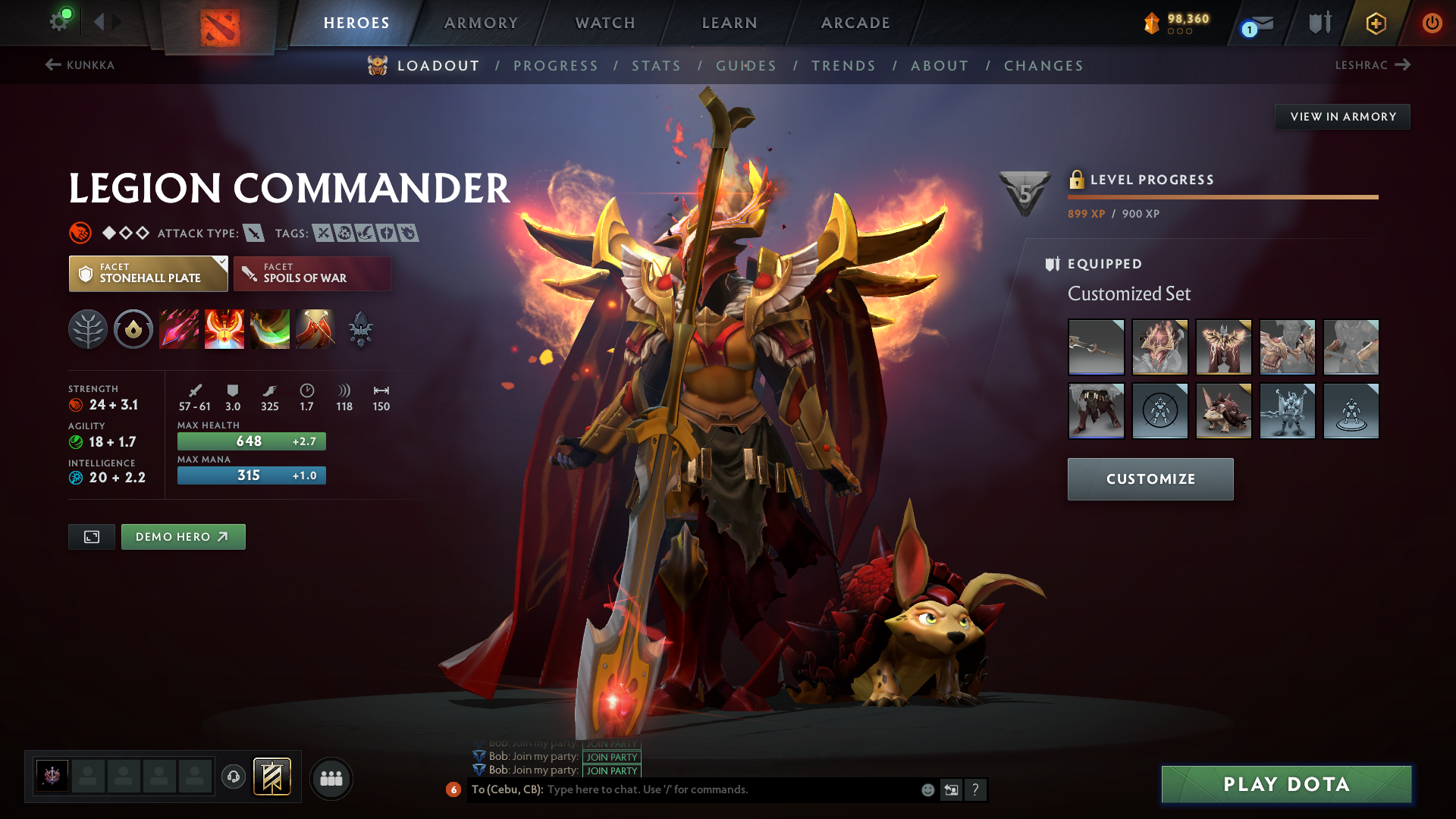The height and width of the screenshot is (819, 1456).
Task: View the Stats section
Action: tap(656, 66)
